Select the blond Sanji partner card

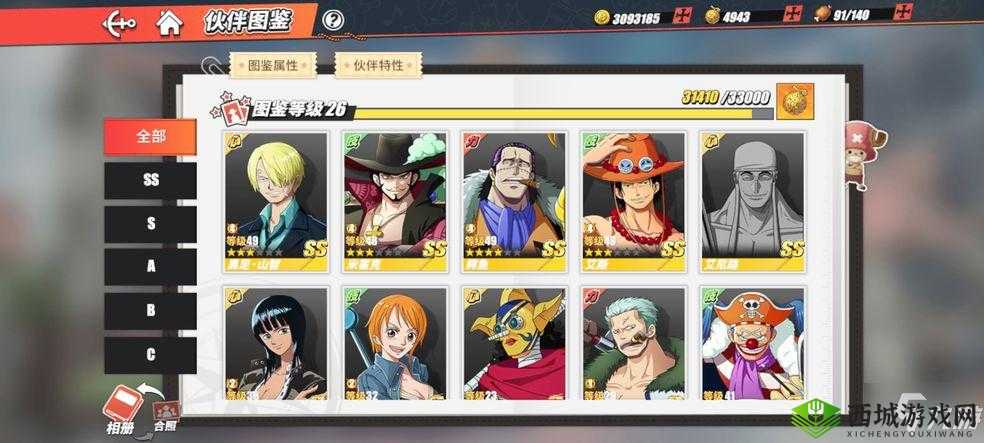(x=275, y=194)
